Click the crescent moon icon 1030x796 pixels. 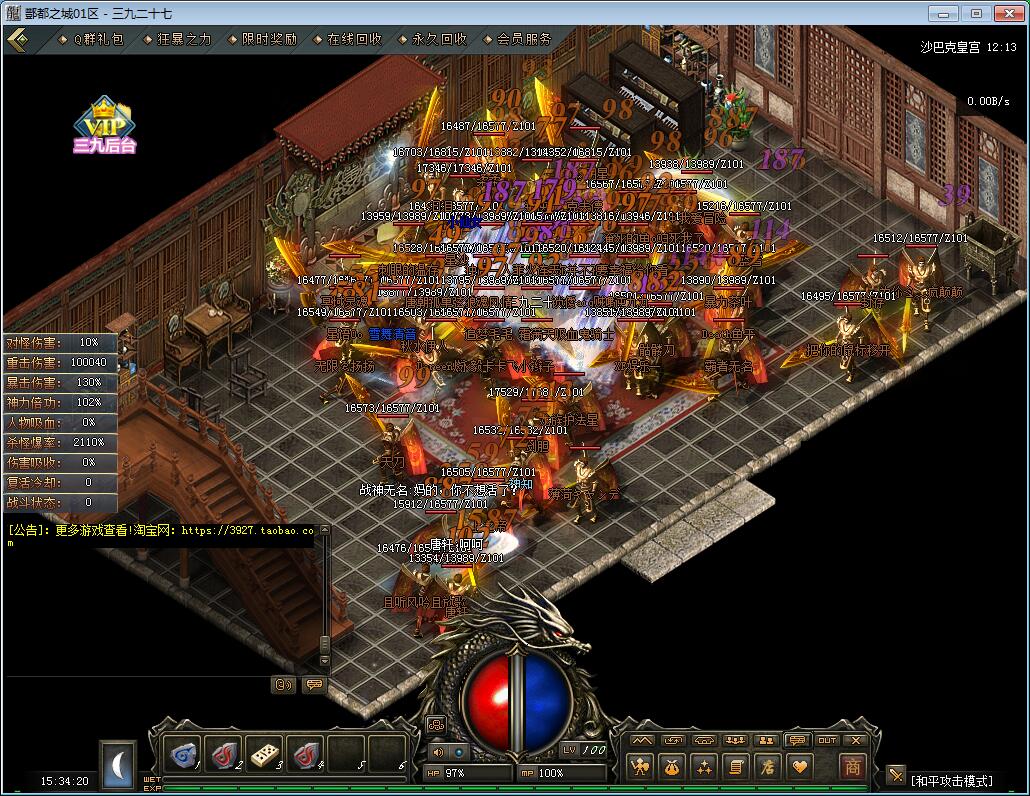click(x=117, y=764)
